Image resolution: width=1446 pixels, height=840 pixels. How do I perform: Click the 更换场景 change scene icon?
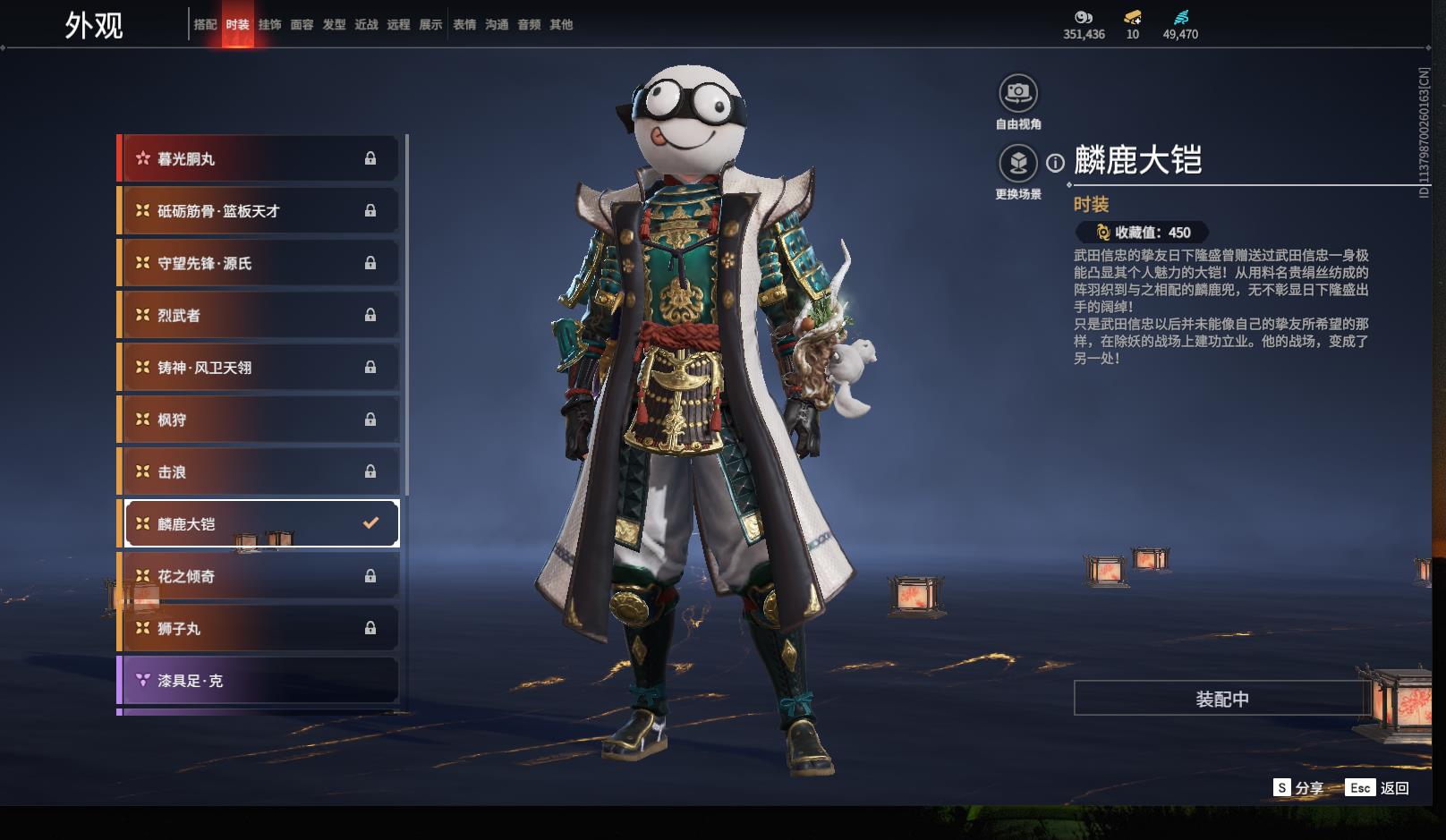[x=1018, y=163]
